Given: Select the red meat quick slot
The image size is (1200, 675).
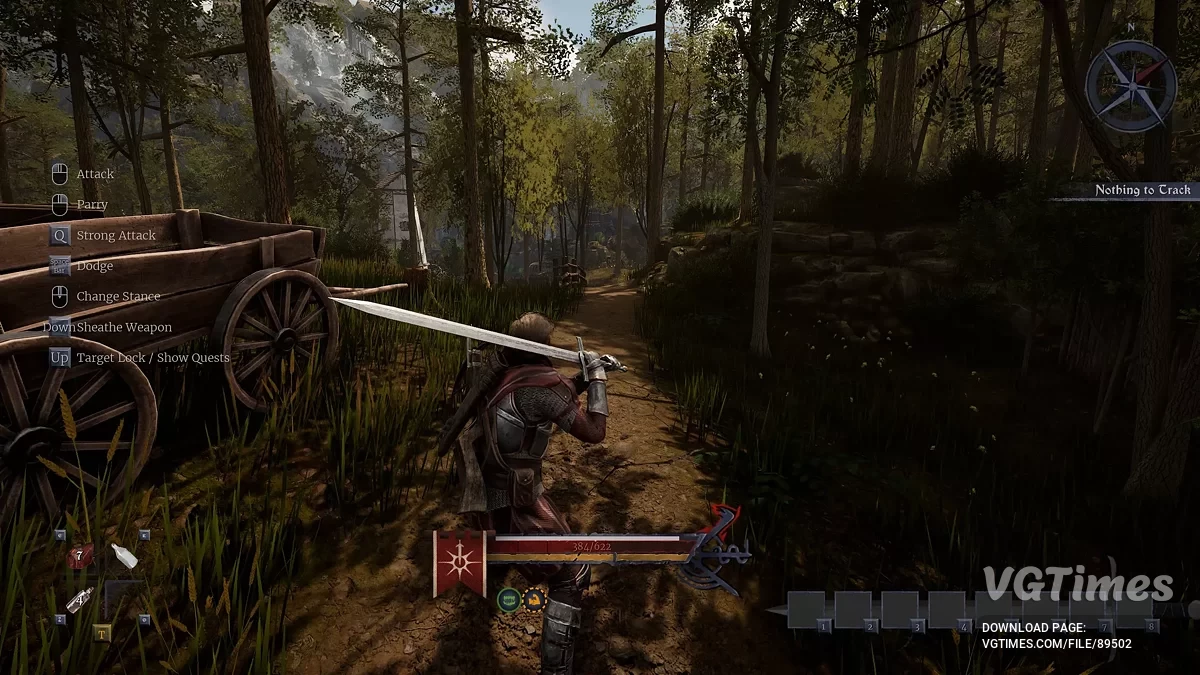Looking at the screenshot, I should pyautogui.click(x=80, y=556).
